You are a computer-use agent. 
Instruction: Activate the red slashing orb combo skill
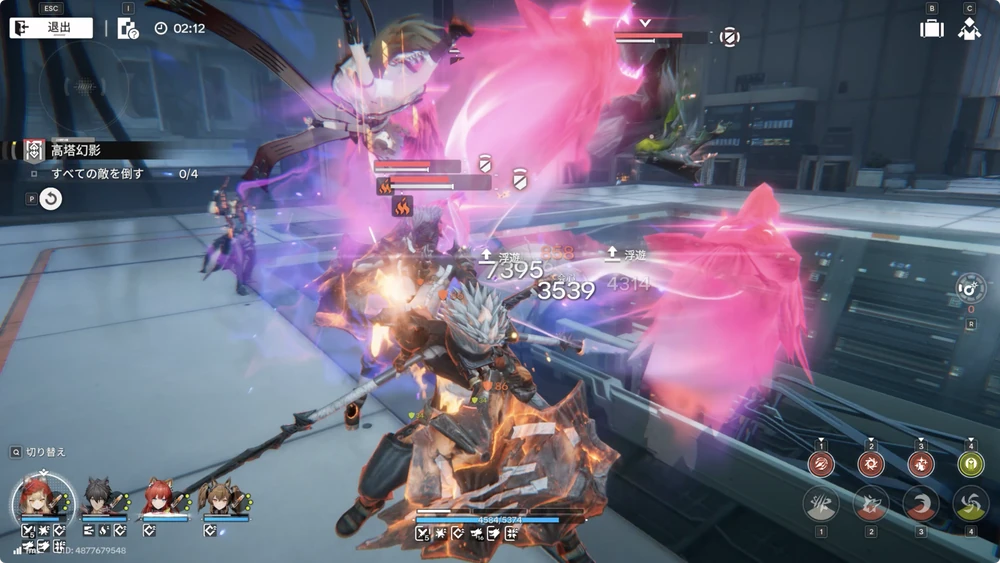pos(822,464)
